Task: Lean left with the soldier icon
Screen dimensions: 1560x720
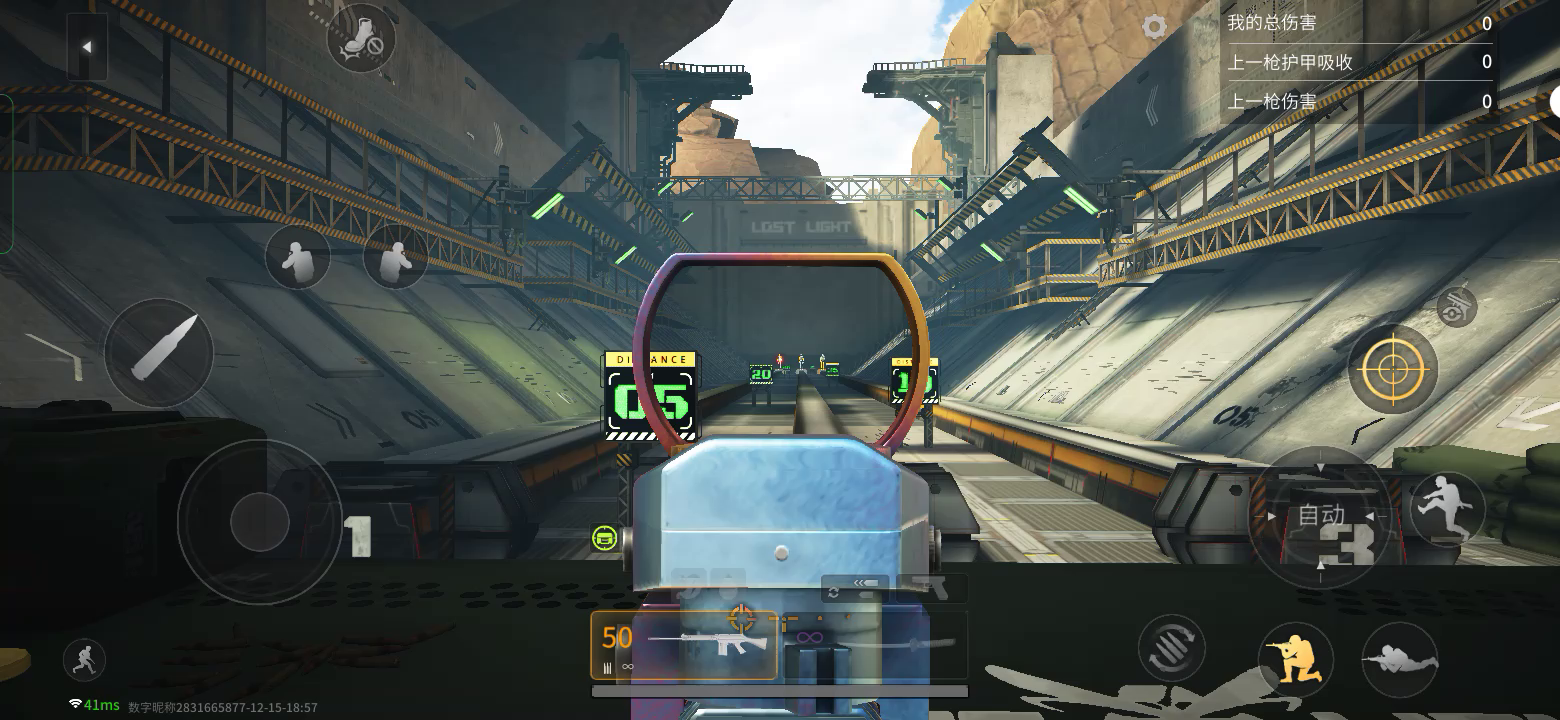Action: (x=297, y=257)
